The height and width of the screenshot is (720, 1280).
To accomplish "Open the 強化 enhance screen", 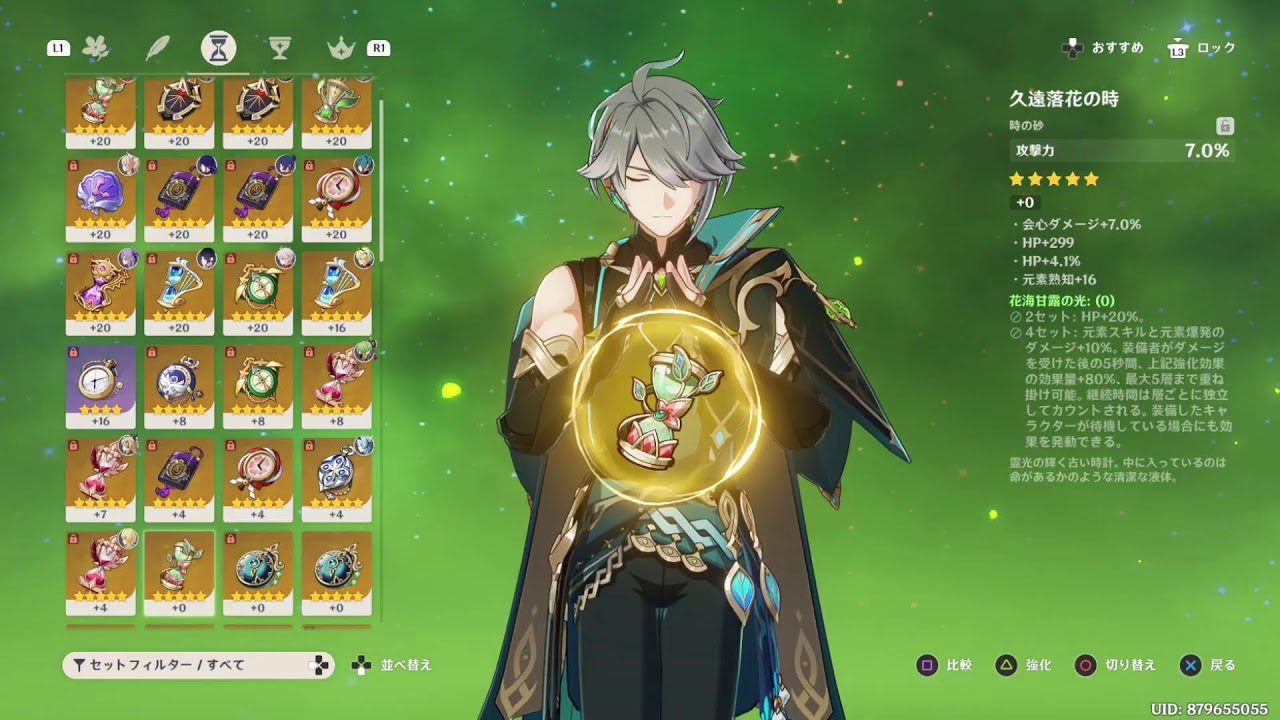I will pyautogui.click(x=1024, y=665).
